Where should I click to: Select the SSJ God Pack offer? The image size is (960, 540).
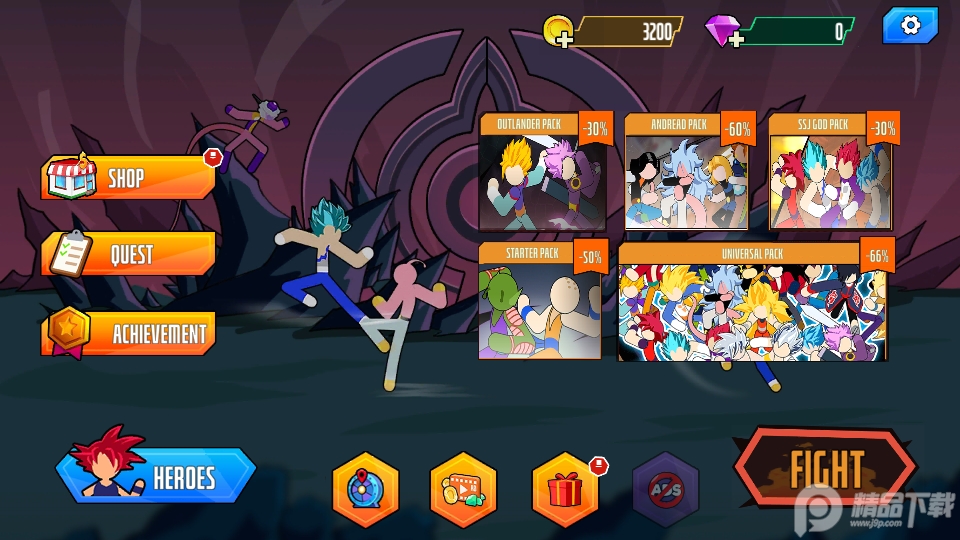tap(832, 173)
